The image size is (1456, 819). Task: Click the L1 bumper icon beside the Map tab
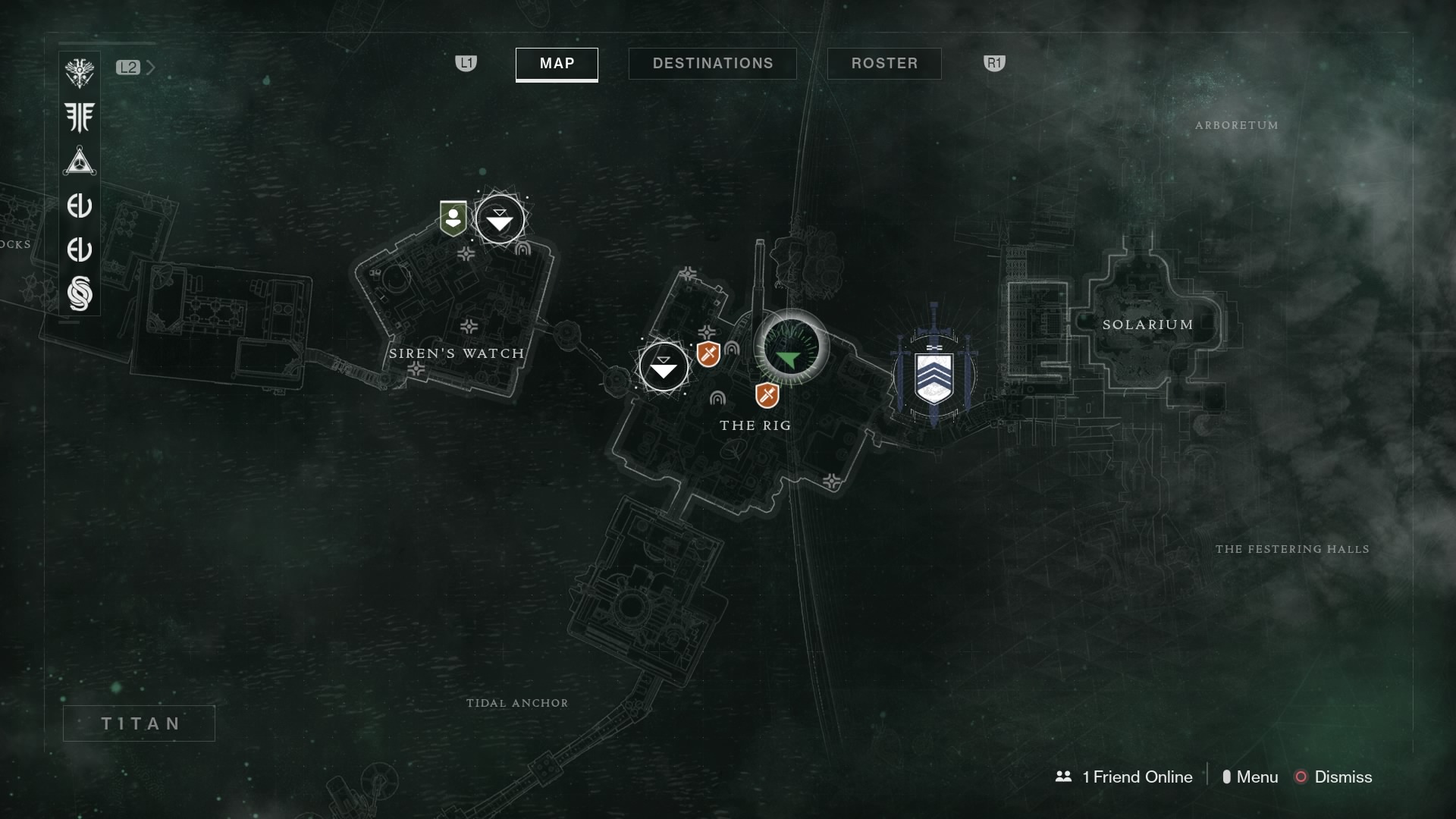(467, 64)
